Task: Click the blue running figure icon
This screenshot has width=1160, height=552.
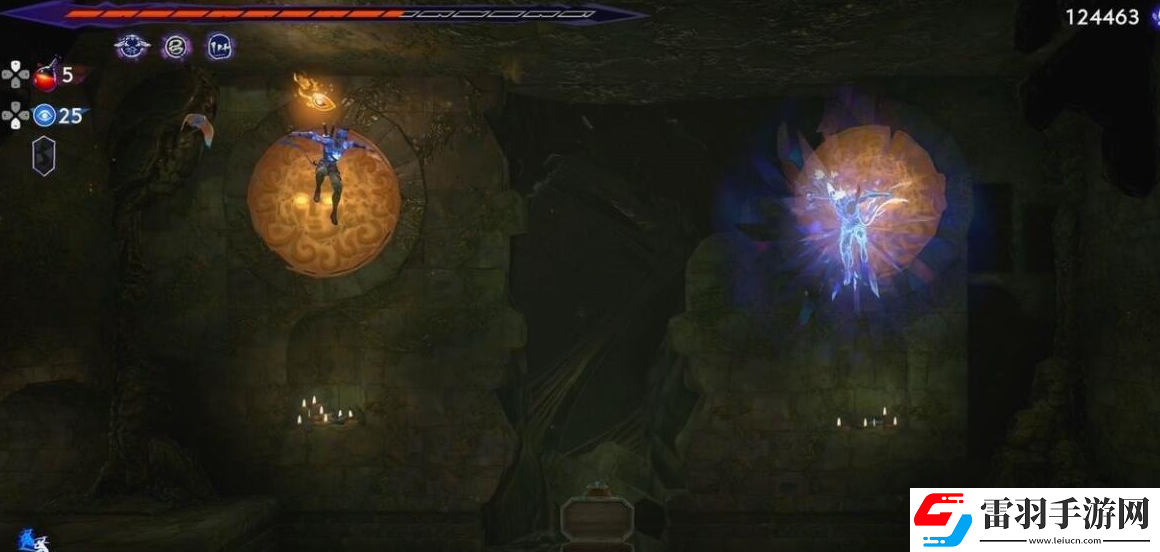Action: [30, 541]
